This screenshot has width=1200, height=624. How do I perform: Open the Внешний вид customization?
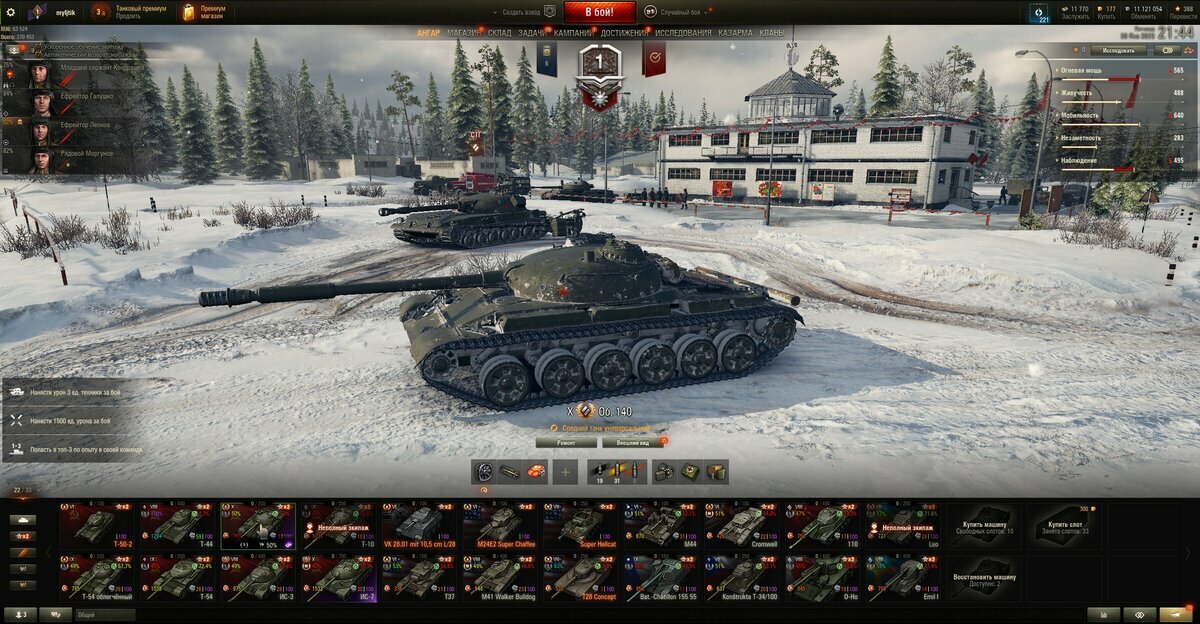tap(633, 442)
